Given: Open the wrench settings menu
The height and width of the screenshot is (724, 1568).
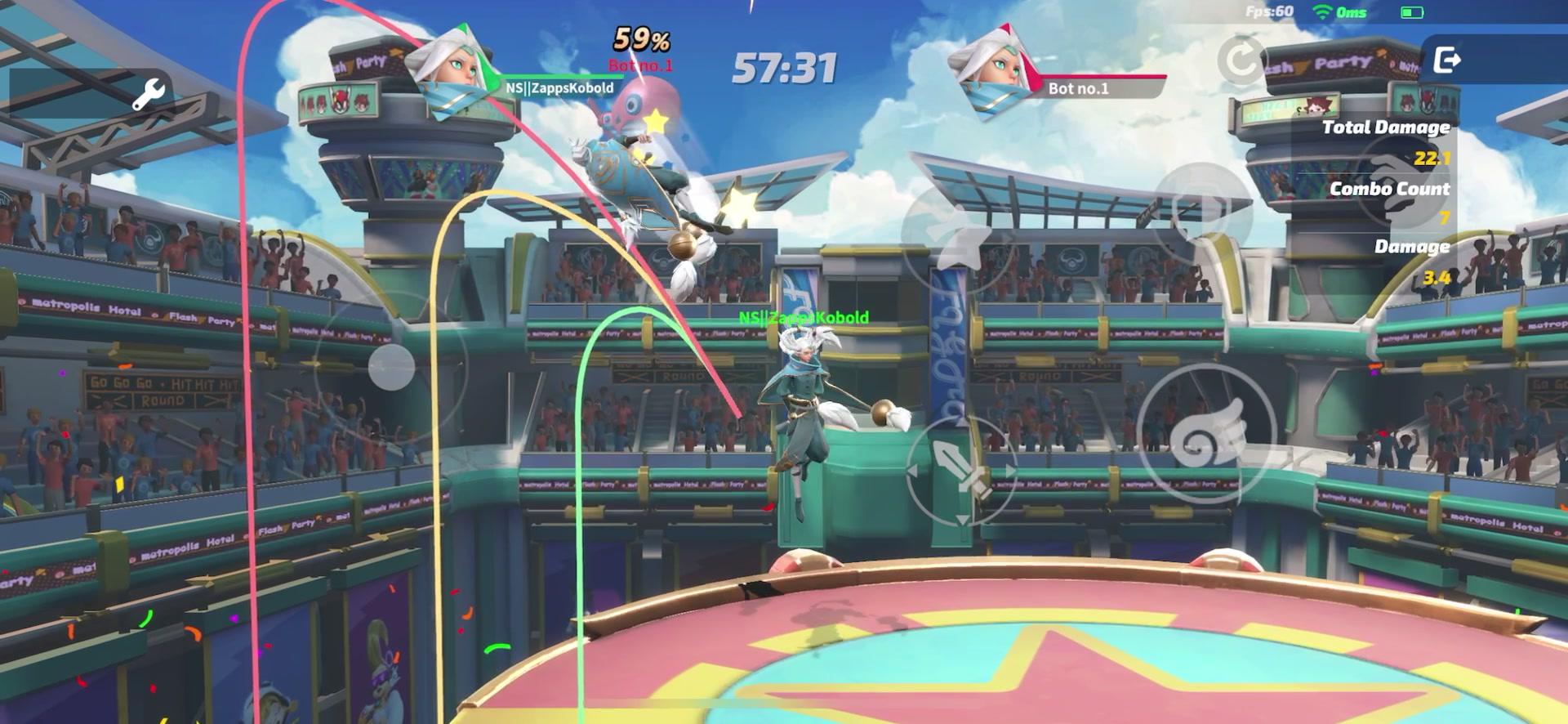Looking at the screenshot, I should click(x=149, y=95).
